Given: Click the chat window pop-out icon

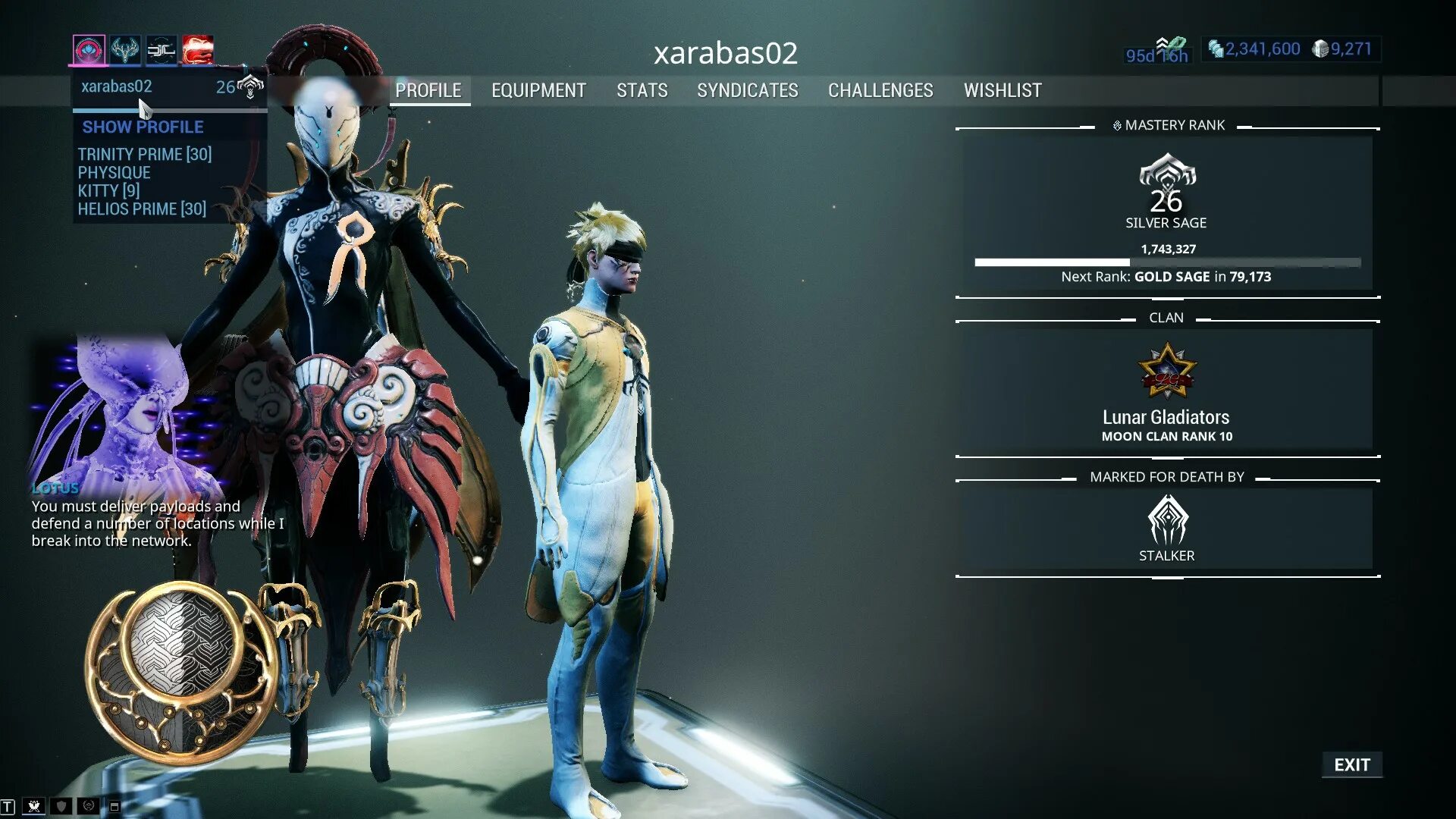Looking at the screenshot, I should coord(115,807).
